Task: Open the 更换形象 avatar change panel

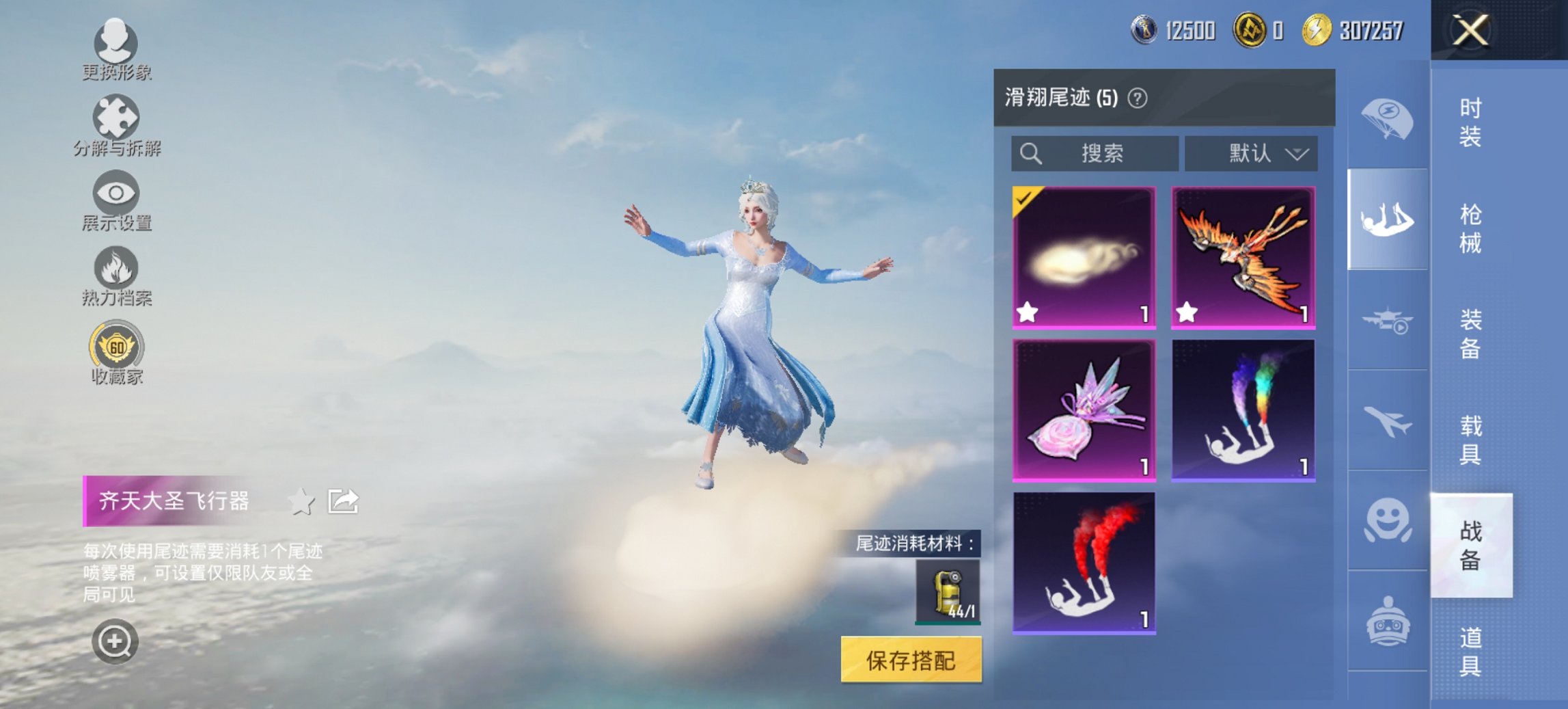Action: pos(116,44)
